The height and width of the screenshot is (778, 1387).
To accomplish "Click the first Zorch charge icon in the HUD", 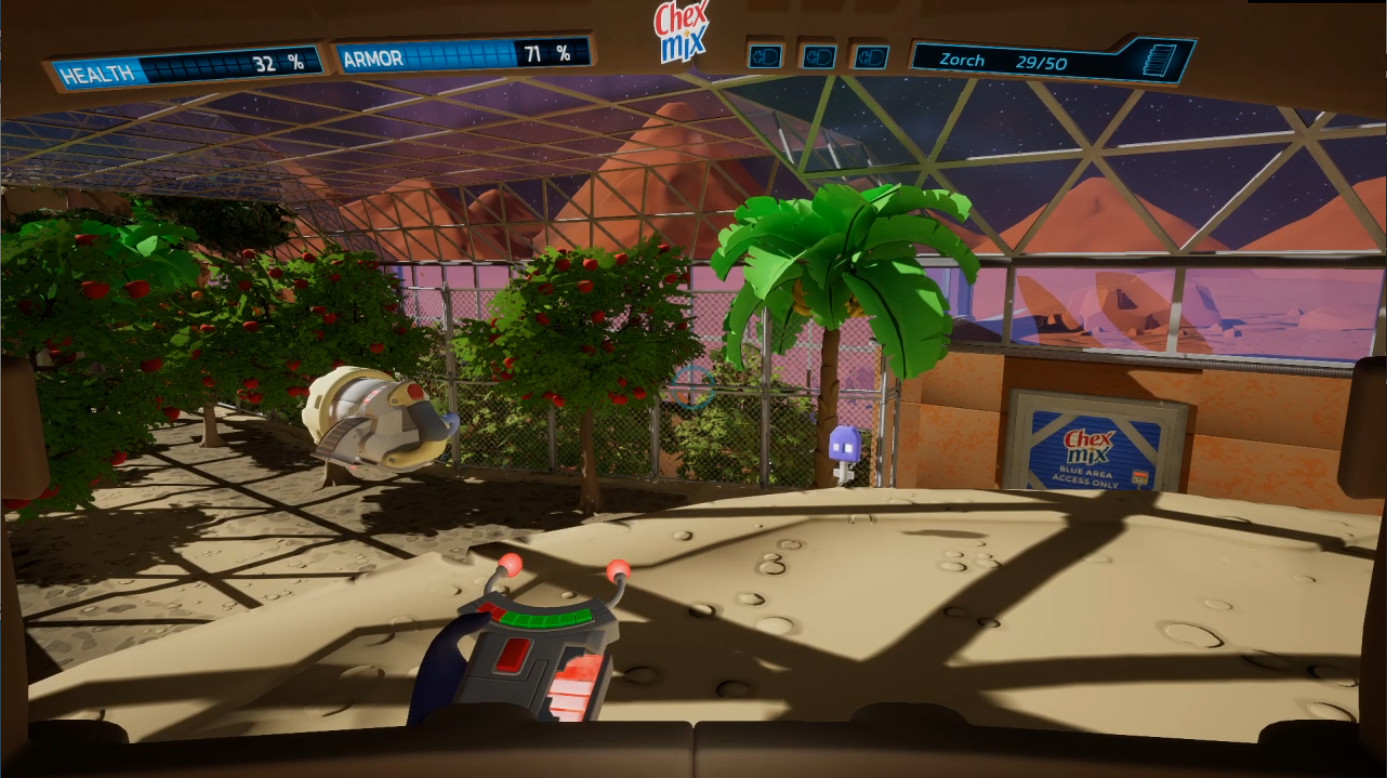I will click(764, 55).
